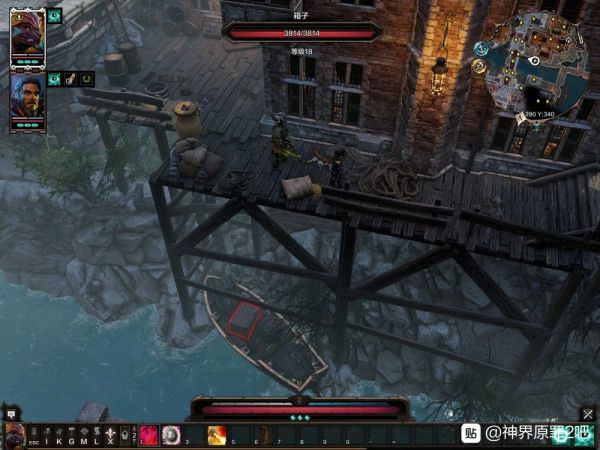Open the chat log speech bubble
This screenshot has height=450, width=600.
tap(11, 413)
